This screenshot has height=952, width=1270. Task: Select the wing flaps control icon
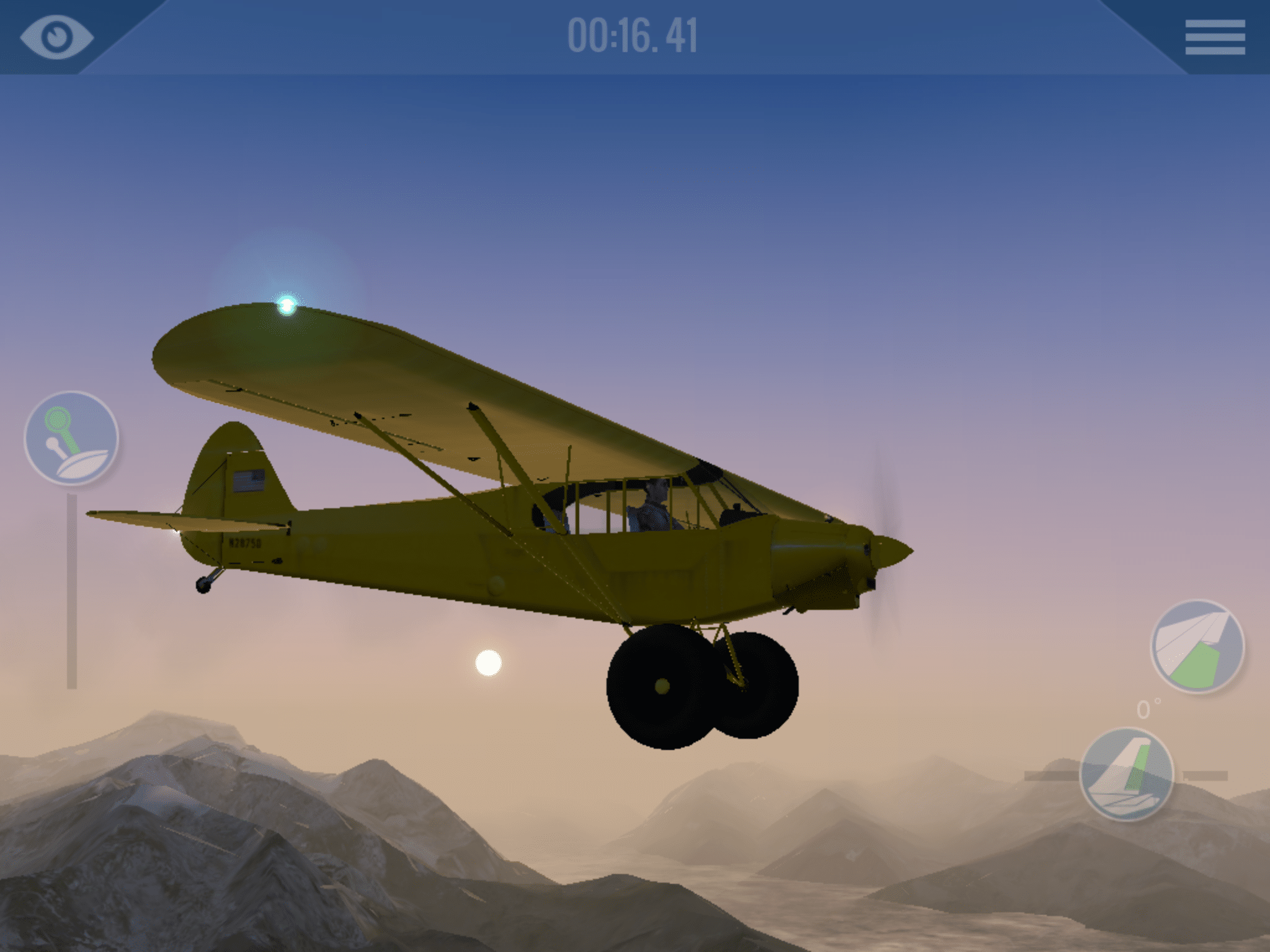[x=1197, y=646]
